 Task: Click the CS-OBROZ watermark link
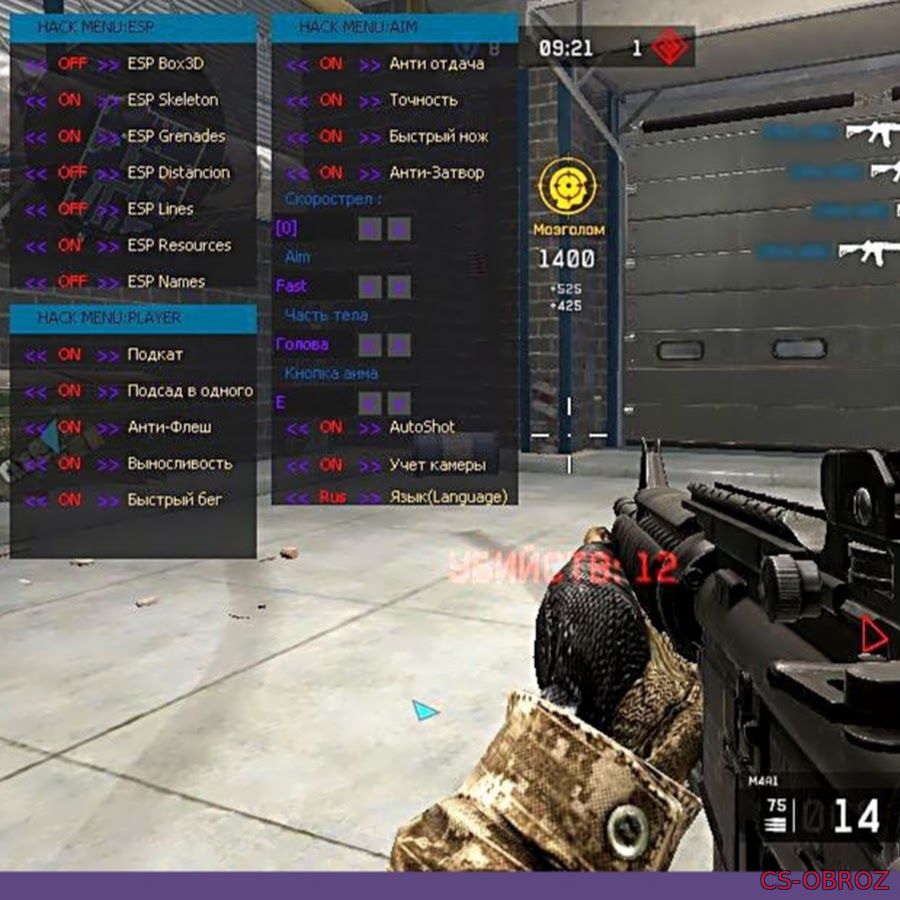[824, 881]
